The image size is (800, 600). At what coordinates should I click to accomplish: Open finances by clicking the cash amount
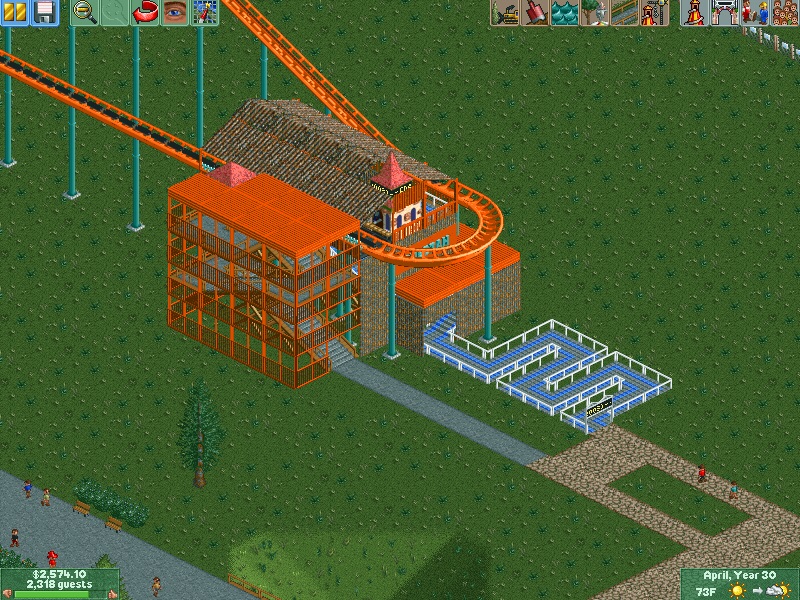point(59,575)
